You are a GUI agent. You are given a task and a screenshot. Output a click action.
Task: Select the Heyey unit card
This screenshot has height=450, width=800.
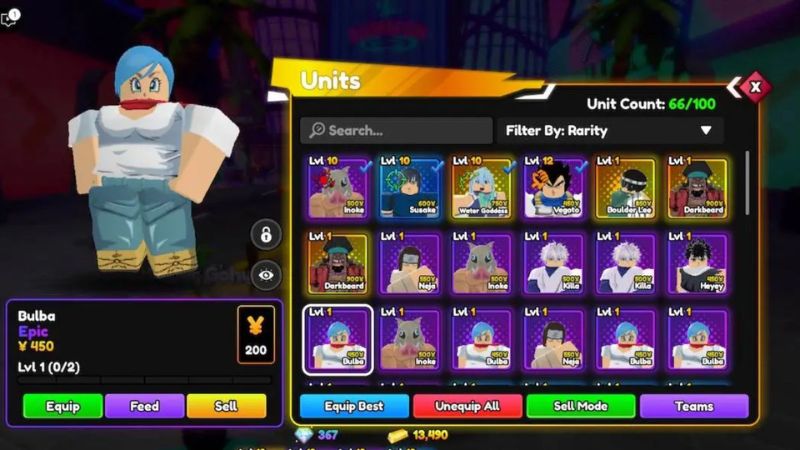698,262
